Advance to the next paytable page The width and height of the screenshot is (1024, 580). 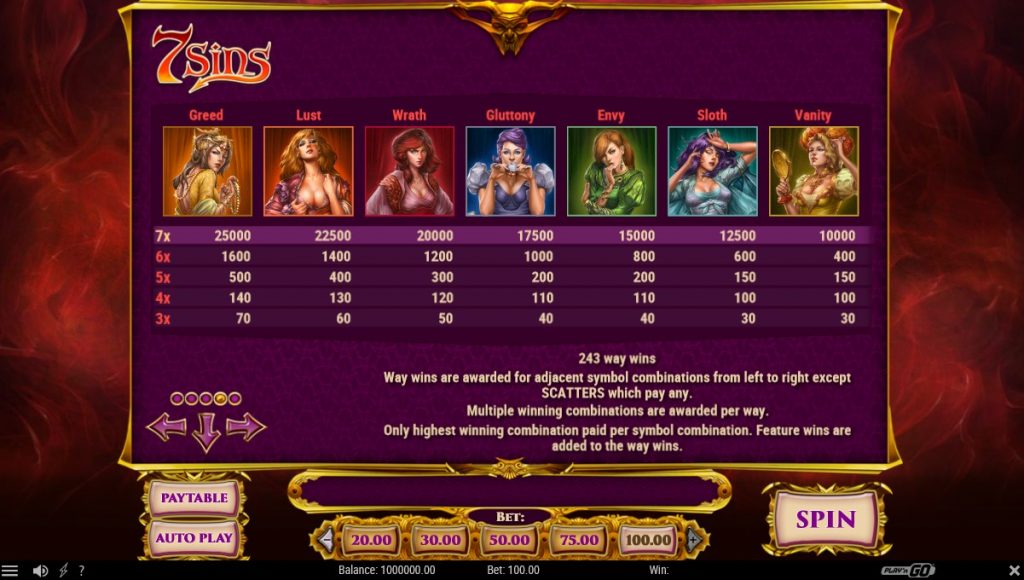tap(246, 427)
